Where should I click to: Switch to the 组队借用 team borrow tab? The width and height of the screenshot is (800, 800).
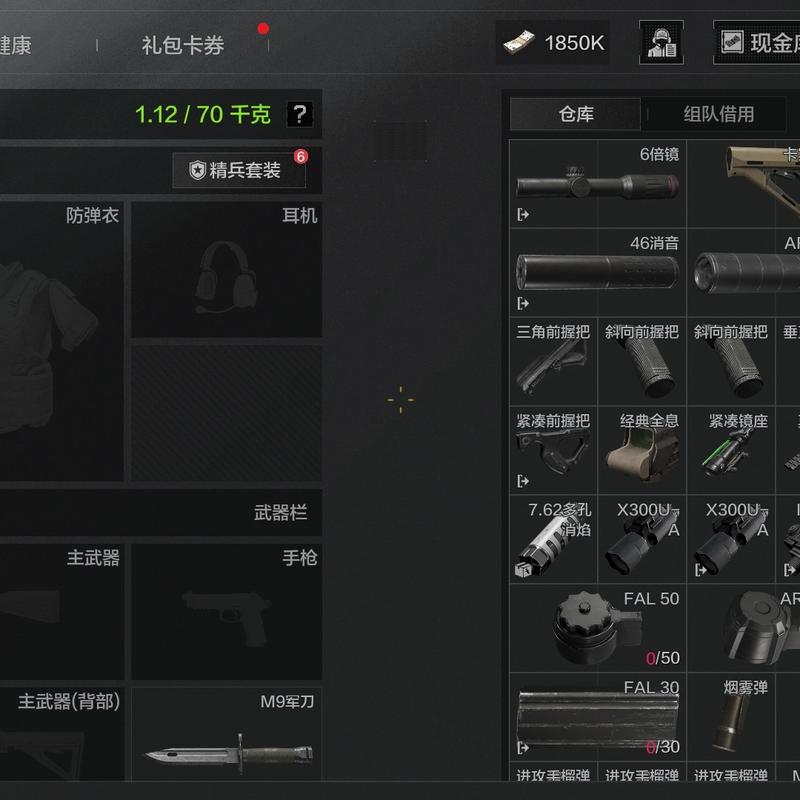[718, 114]
